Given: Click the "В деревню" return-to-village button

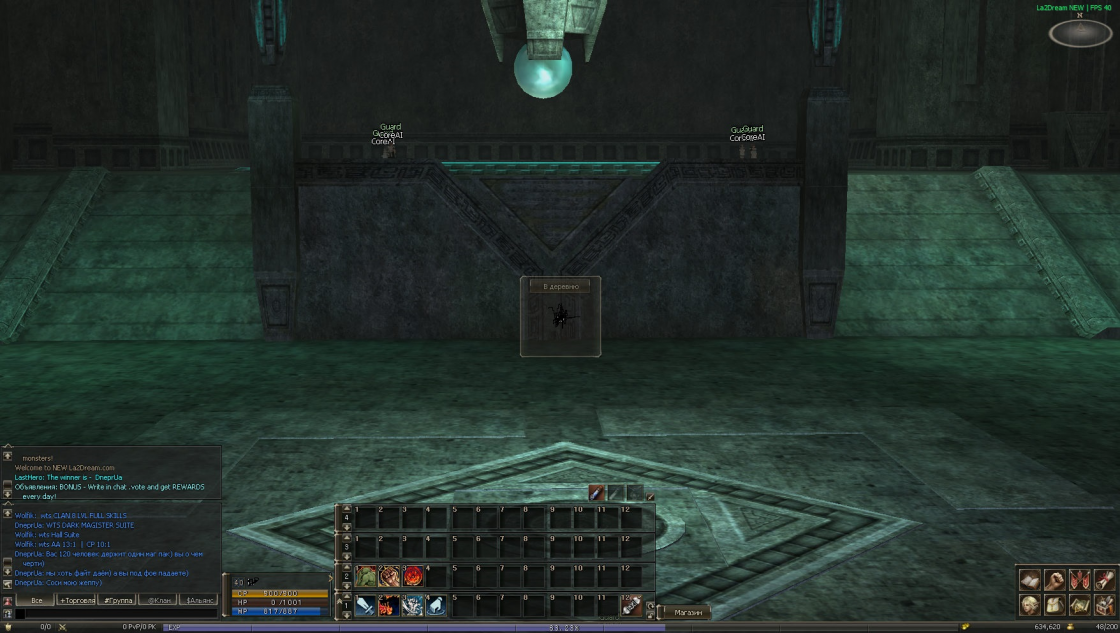Looking at the screenshot, I should point(560,286).
